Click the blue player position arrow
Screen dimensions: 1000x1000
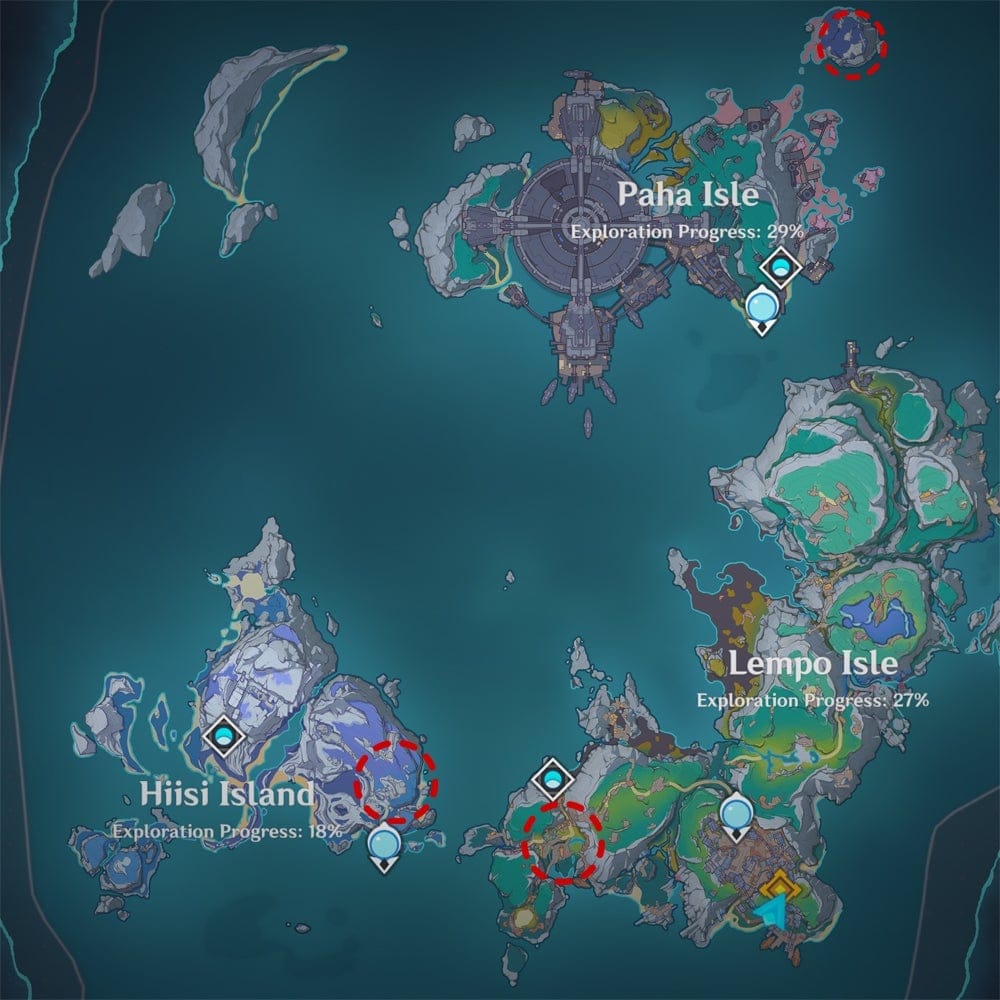[x=771, y=911]
